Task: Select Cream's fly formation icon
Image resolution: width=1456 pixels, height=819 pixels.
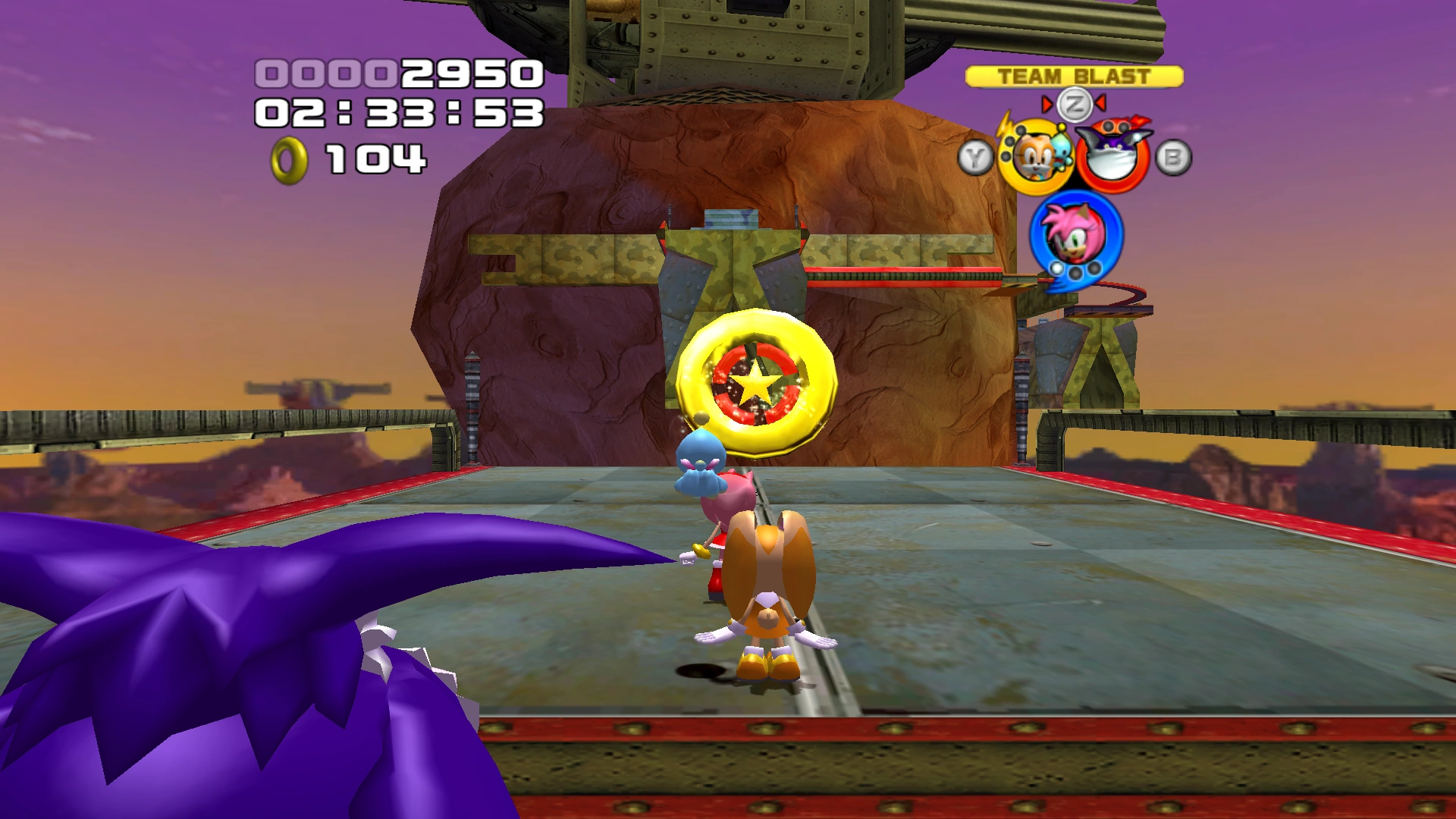Action: 1034,158
